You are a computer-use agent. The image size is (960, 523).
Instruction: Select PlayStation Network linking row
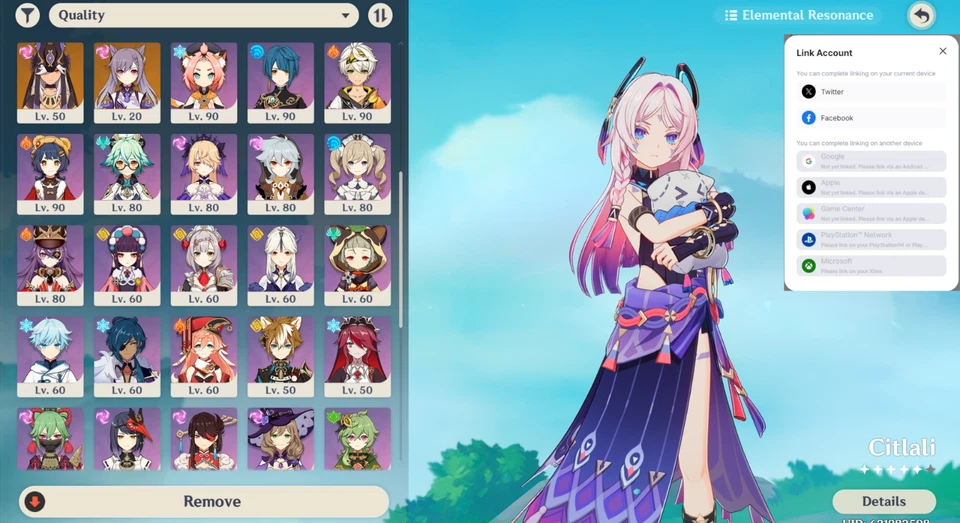click(x=871, y=240)
